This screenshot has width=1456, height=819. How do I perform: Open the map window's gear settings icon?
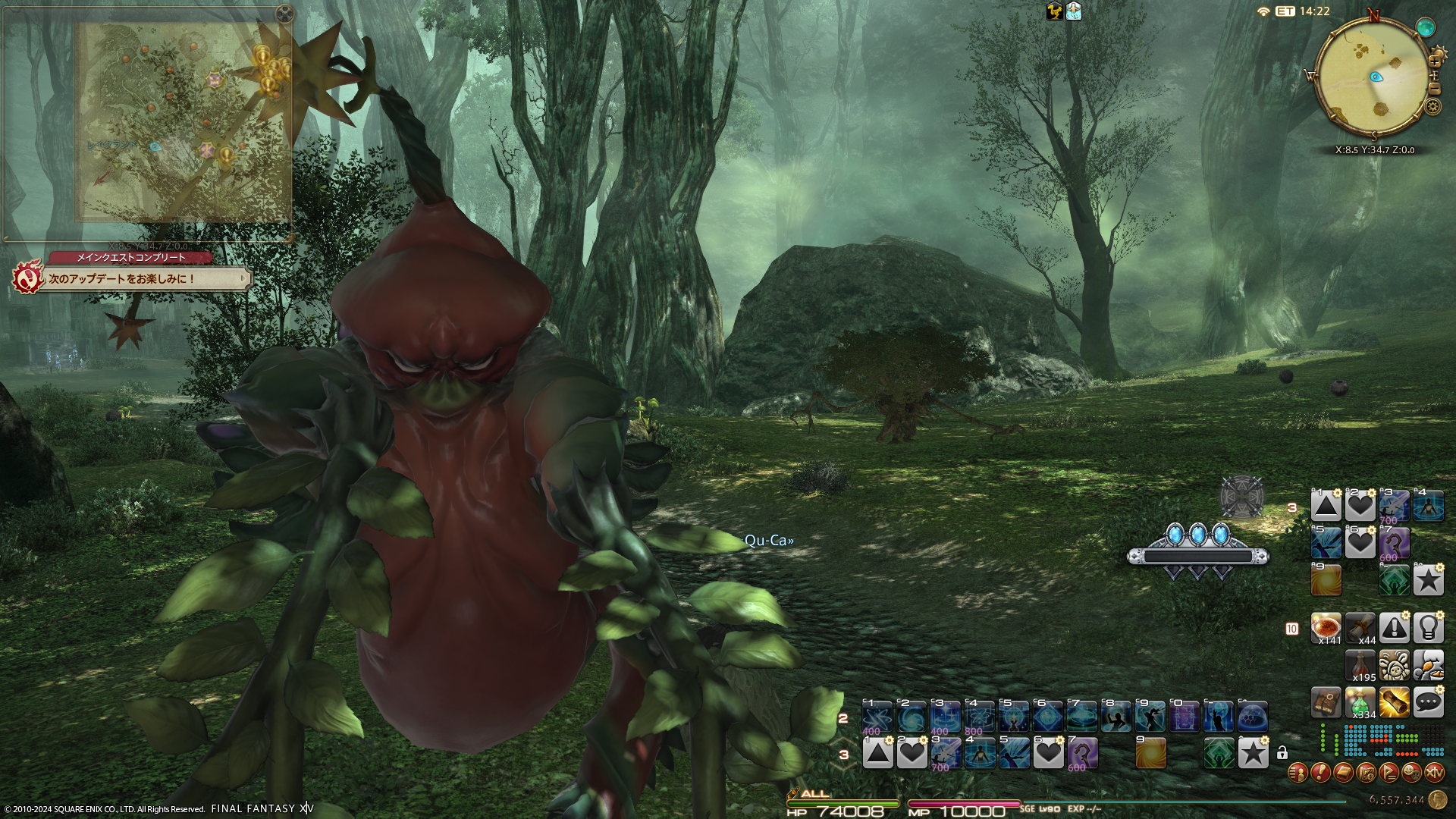[x=284, y=13]
